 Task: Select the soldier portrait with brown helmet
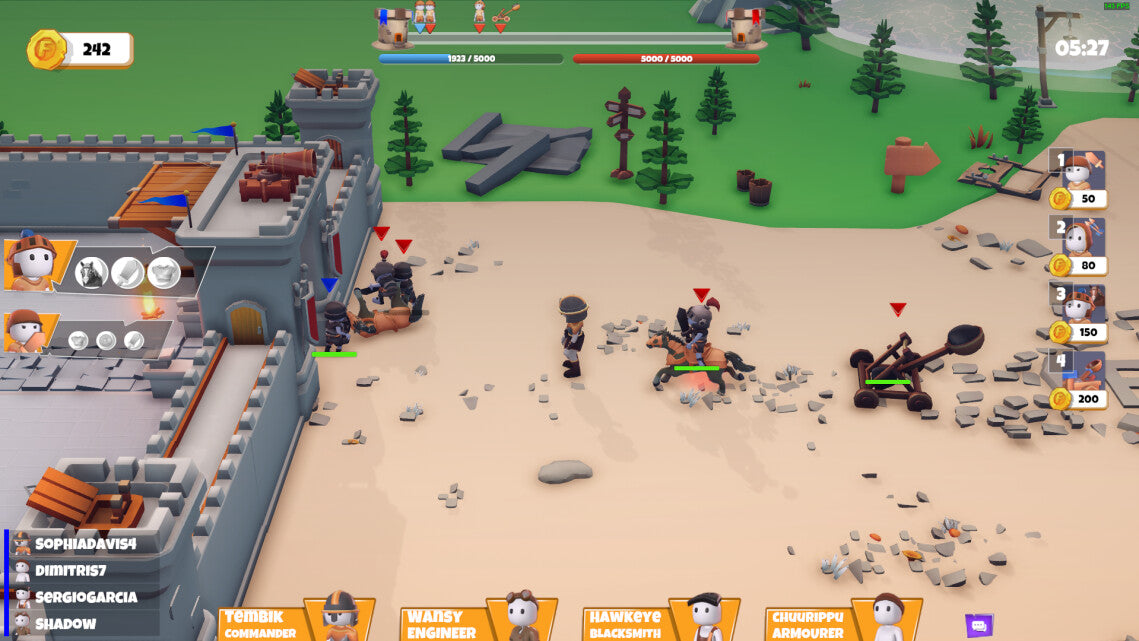[24, 331]
